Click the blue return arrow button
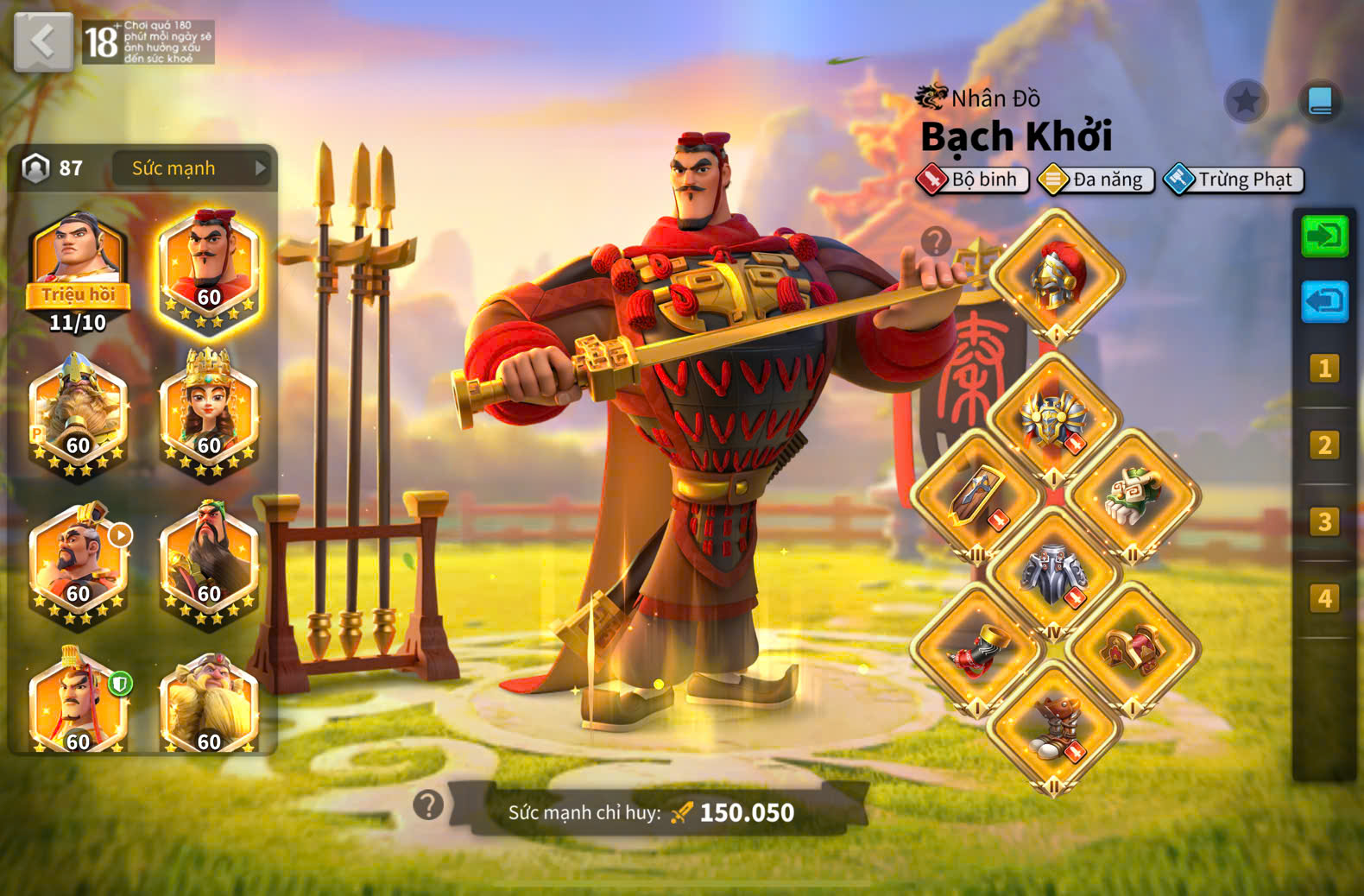The height and width of the screenshot is (896, 1364). 1324,301
